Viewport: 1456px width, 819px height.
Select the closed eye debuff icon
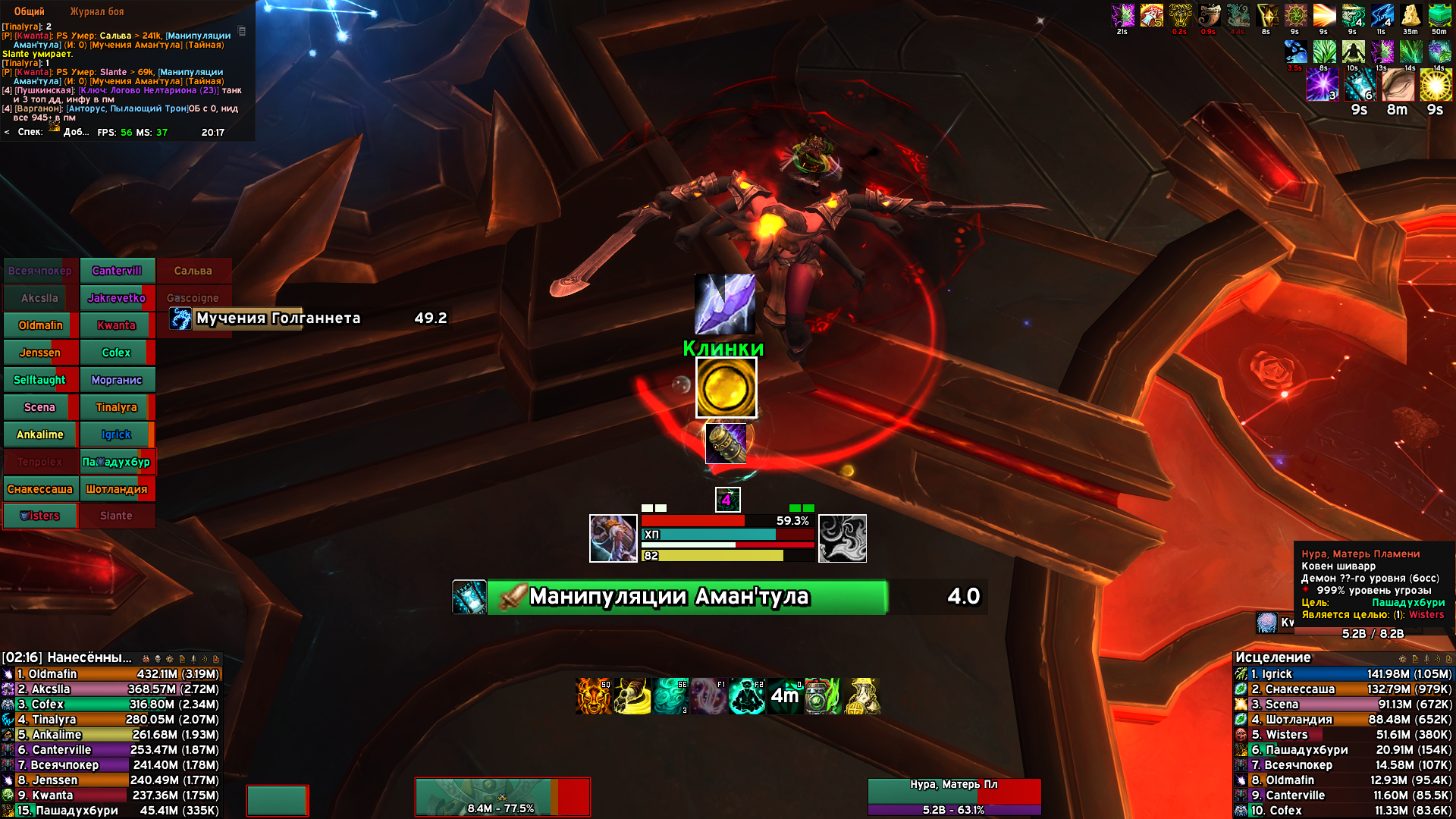coord(1398,85)
